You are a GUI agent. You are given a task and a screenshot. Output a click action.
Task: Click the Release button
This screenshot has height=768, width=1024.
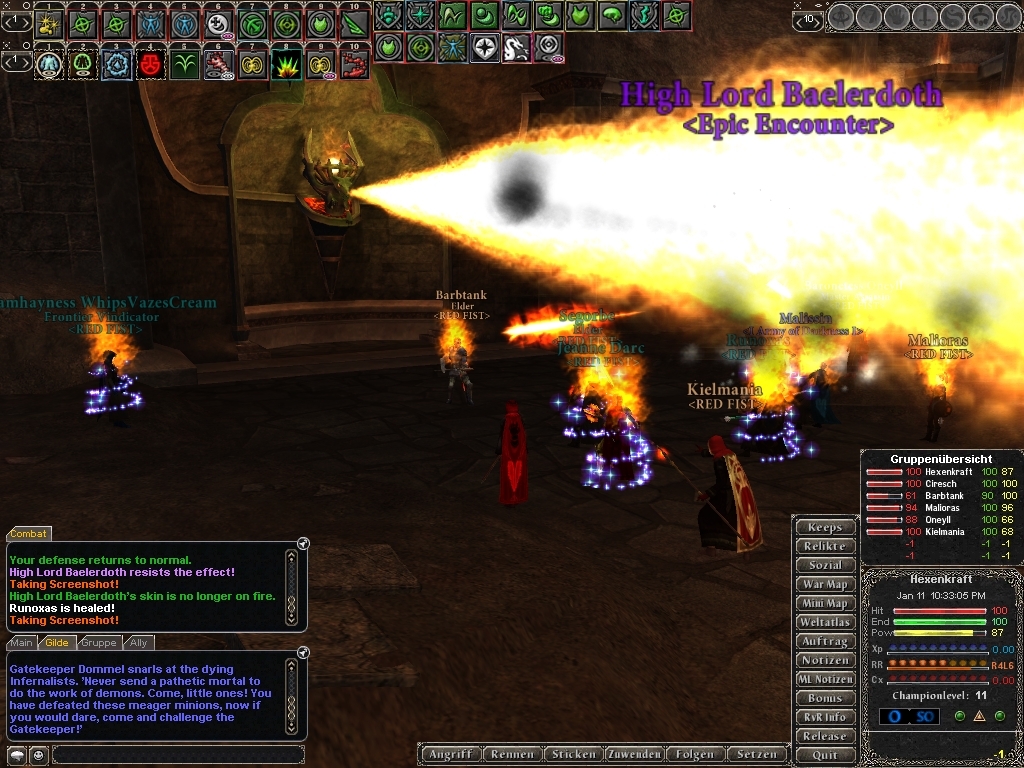tap(825, 736)
